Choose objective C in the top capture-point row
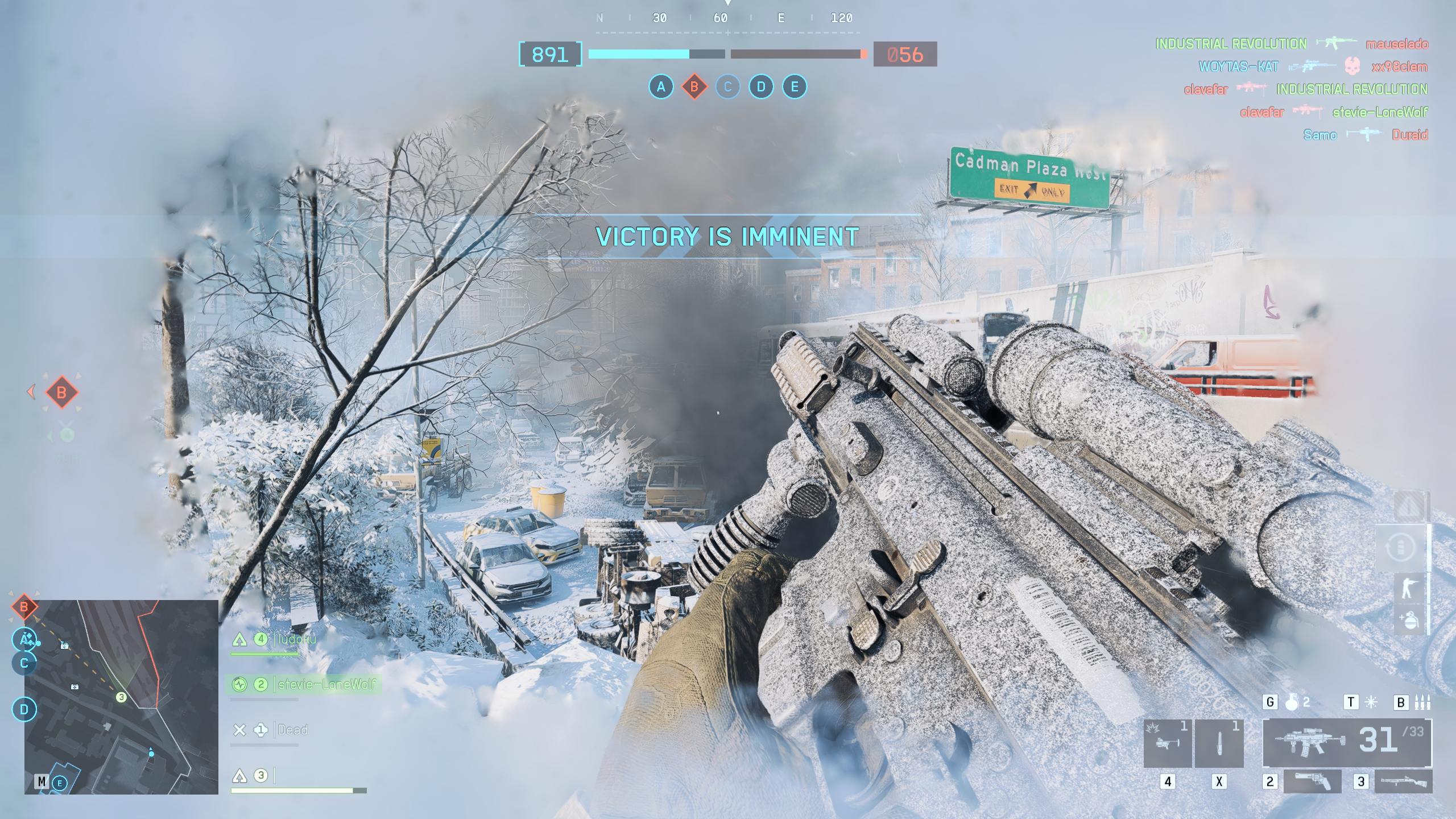The image size is (1456, 819). click(x=727, y=87)
